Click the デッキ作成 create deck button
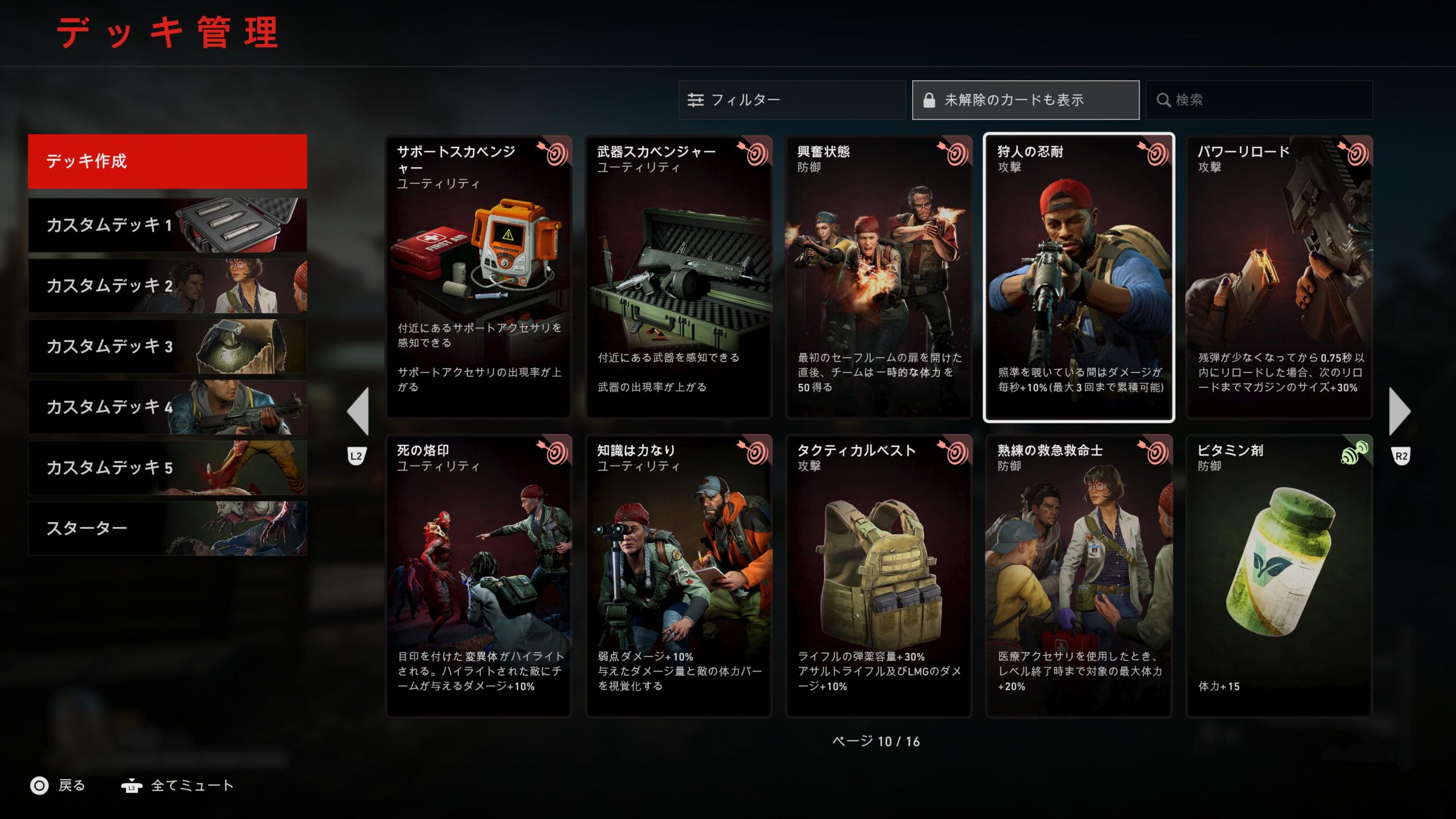1456x819 pixels. pos(167,162)
